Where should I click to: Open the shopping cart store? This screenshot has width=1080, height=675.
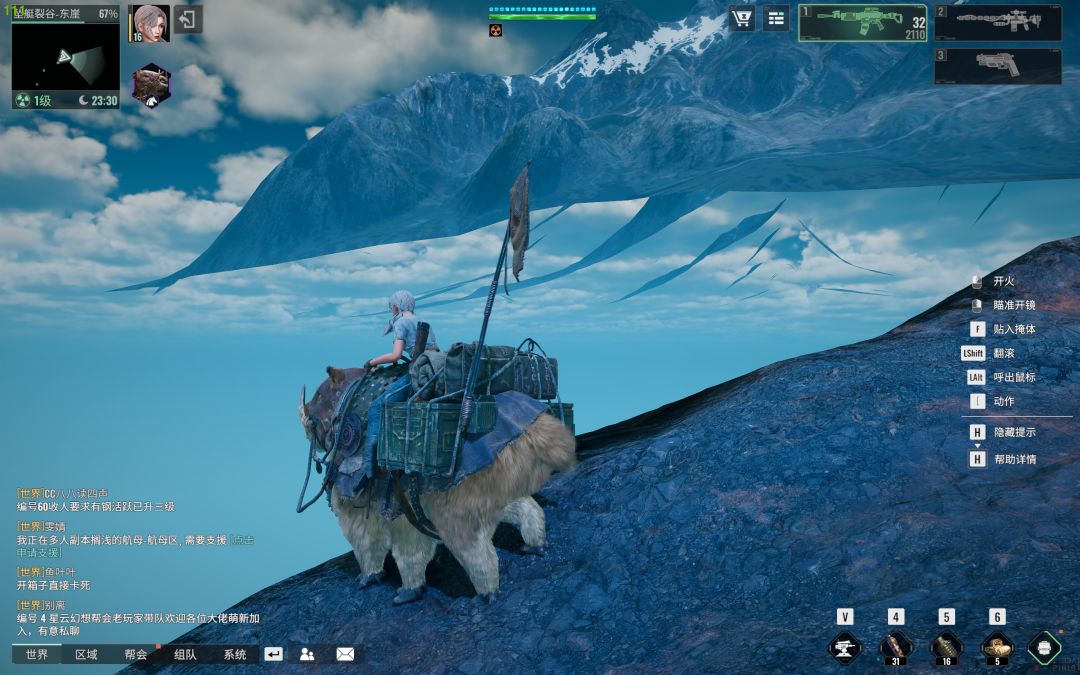click(742, 18)
